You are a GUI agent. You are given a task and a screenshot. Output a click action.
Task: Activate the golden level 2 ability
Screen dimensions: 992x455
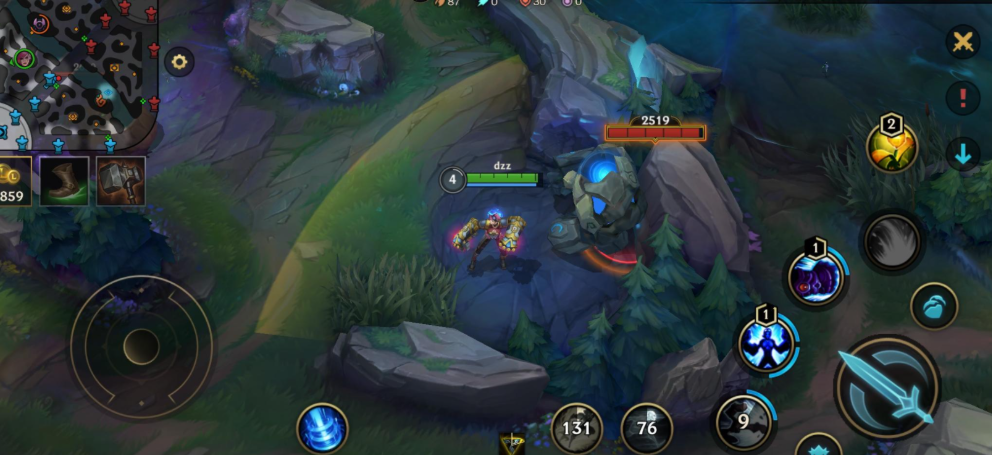[x=892, y=148]
